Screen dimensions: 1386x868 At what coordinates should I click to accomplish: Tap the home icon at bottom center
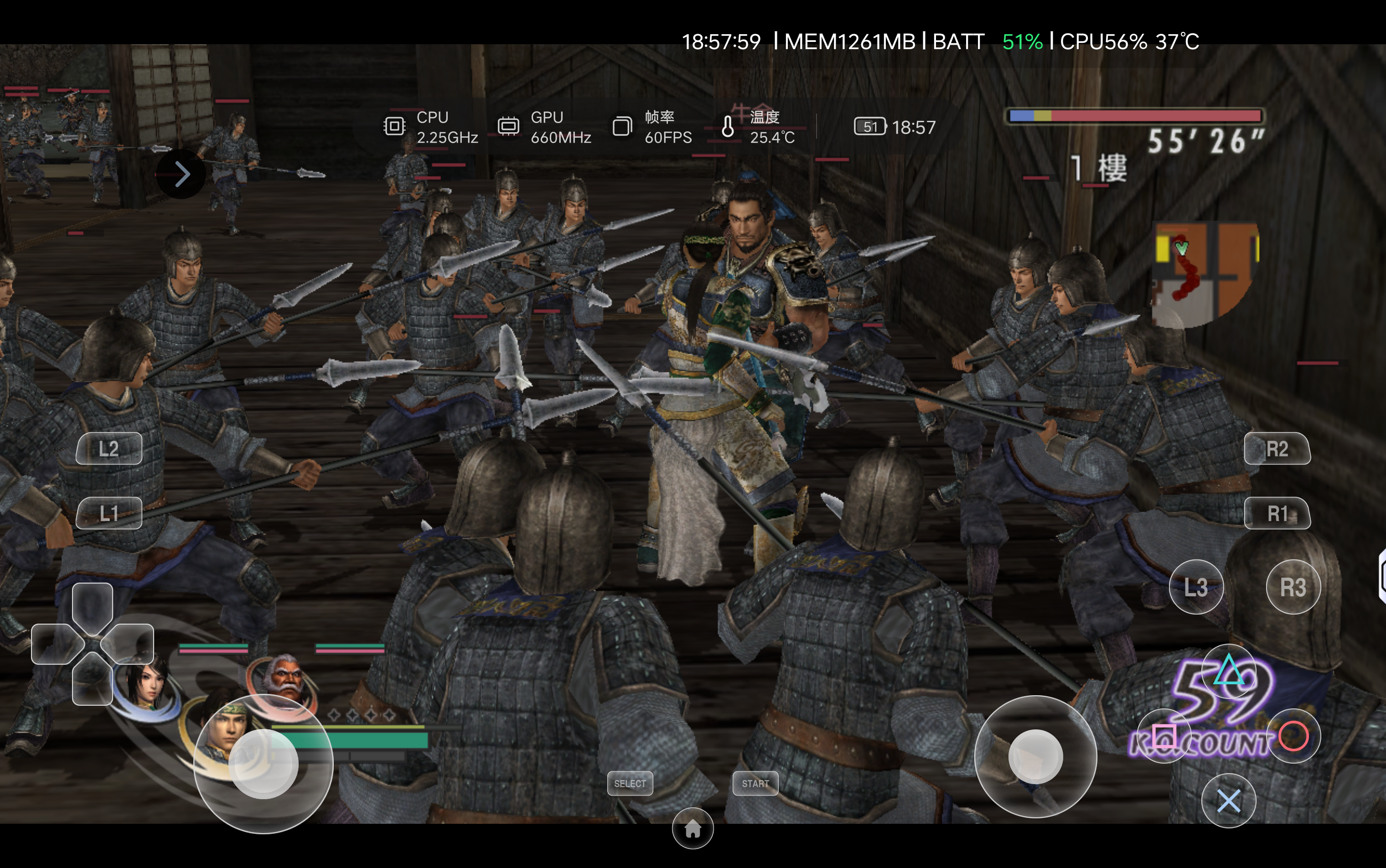(693, 829)
